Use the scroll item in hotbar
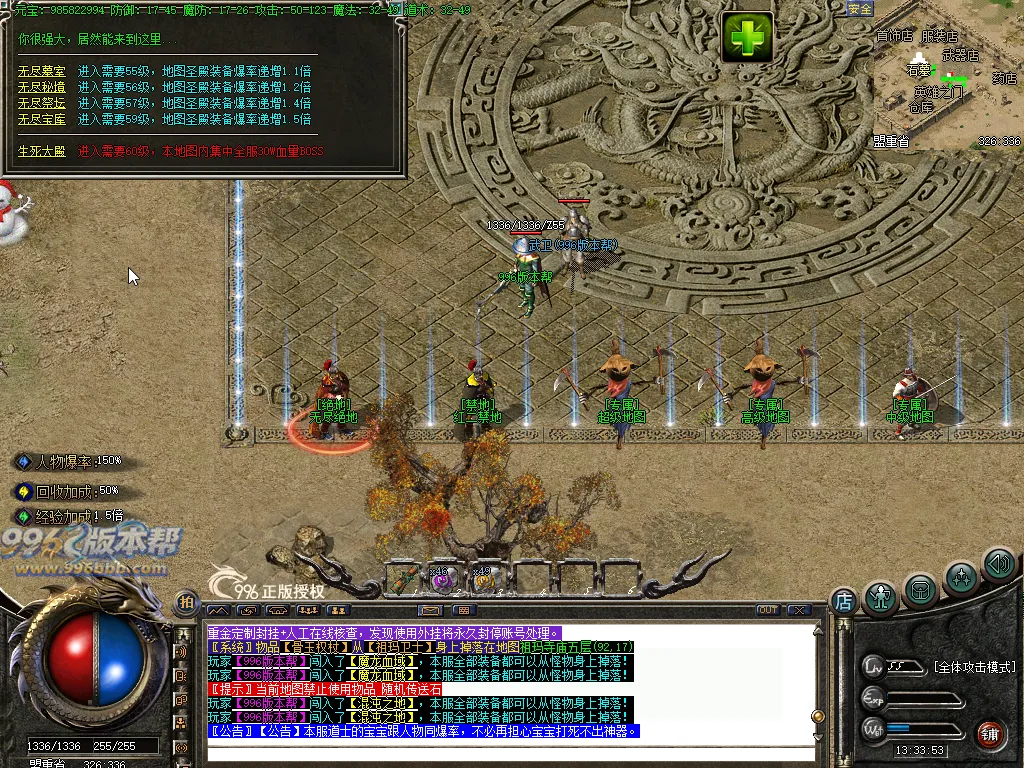The width and height of the screenshot is (1024, 768). [406, 576]
